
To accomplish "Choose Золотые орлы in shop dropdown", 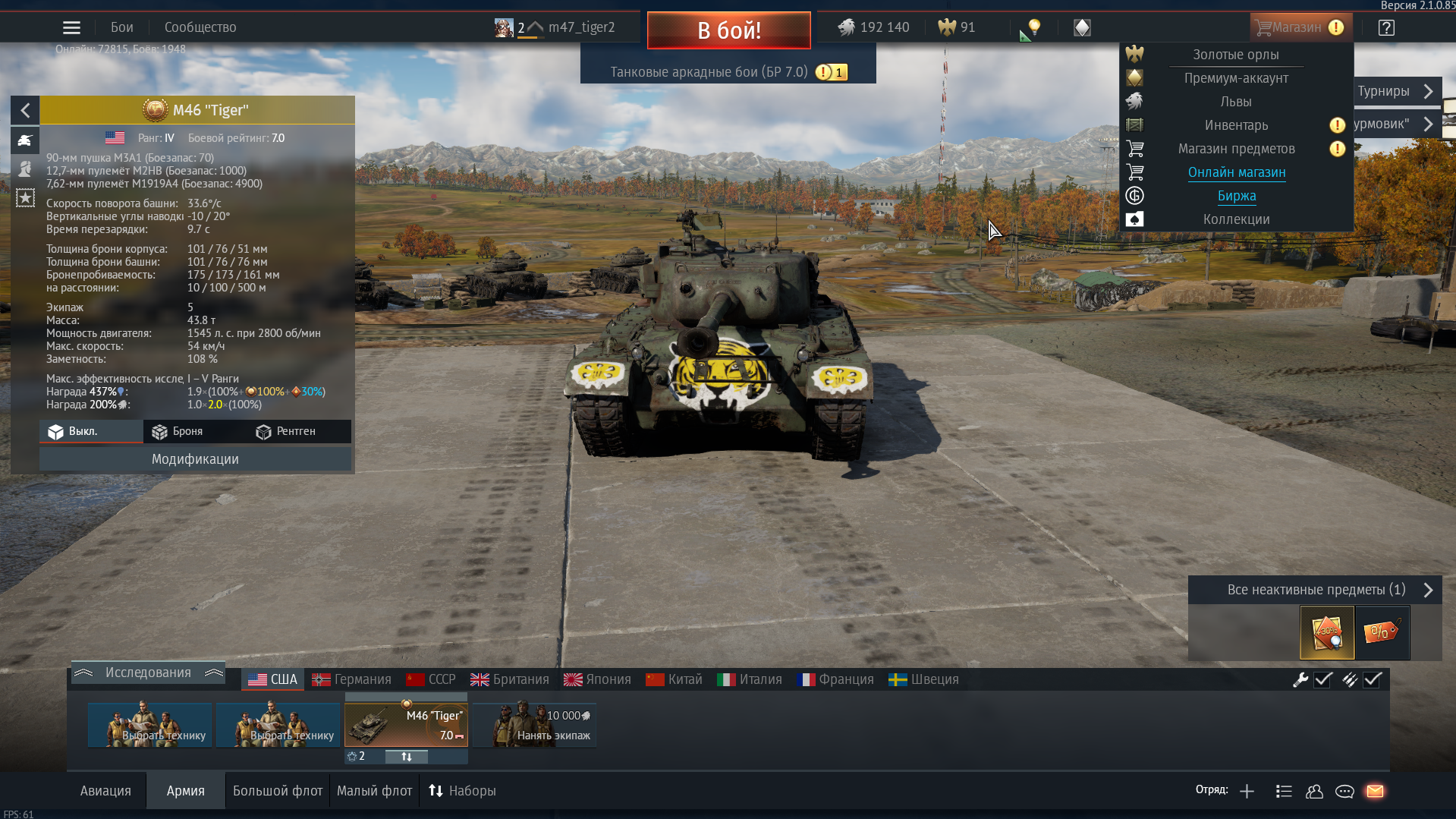I will (1235, 55).
